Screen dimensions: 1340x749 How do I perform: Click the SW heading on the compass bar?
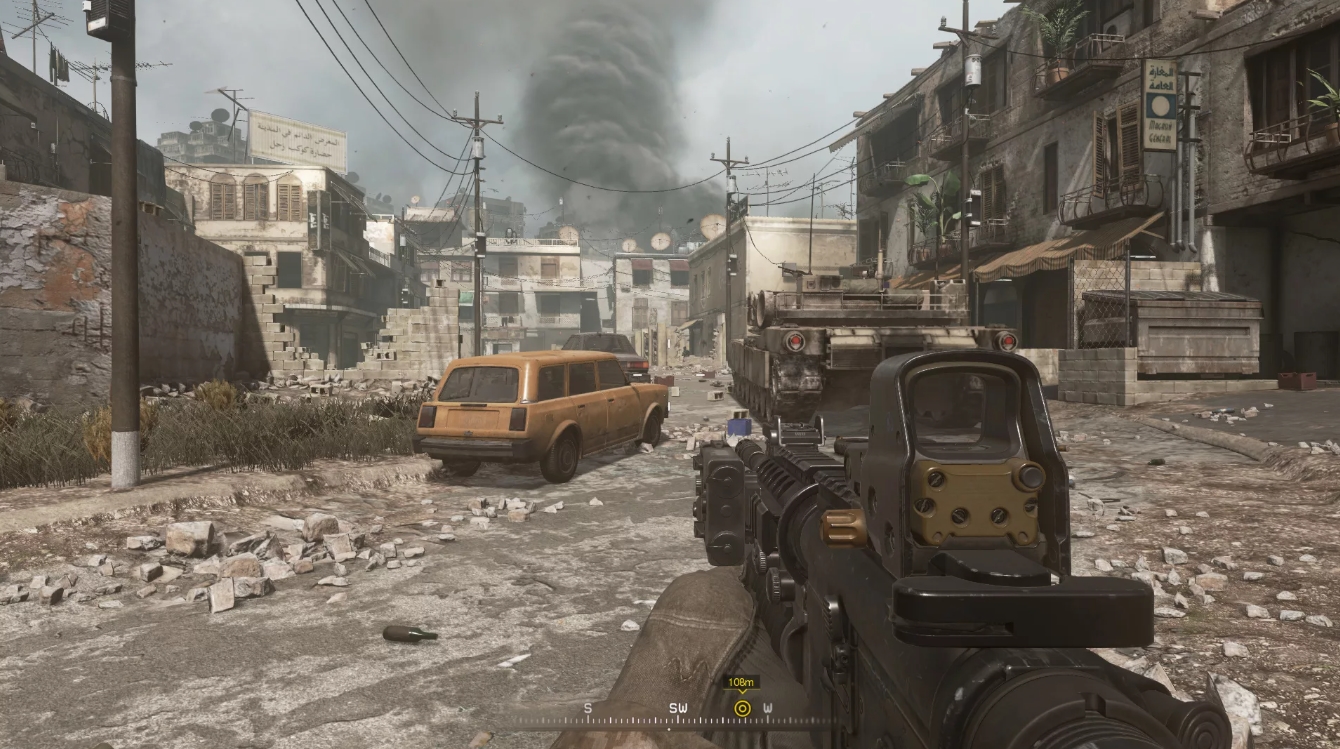678,708
